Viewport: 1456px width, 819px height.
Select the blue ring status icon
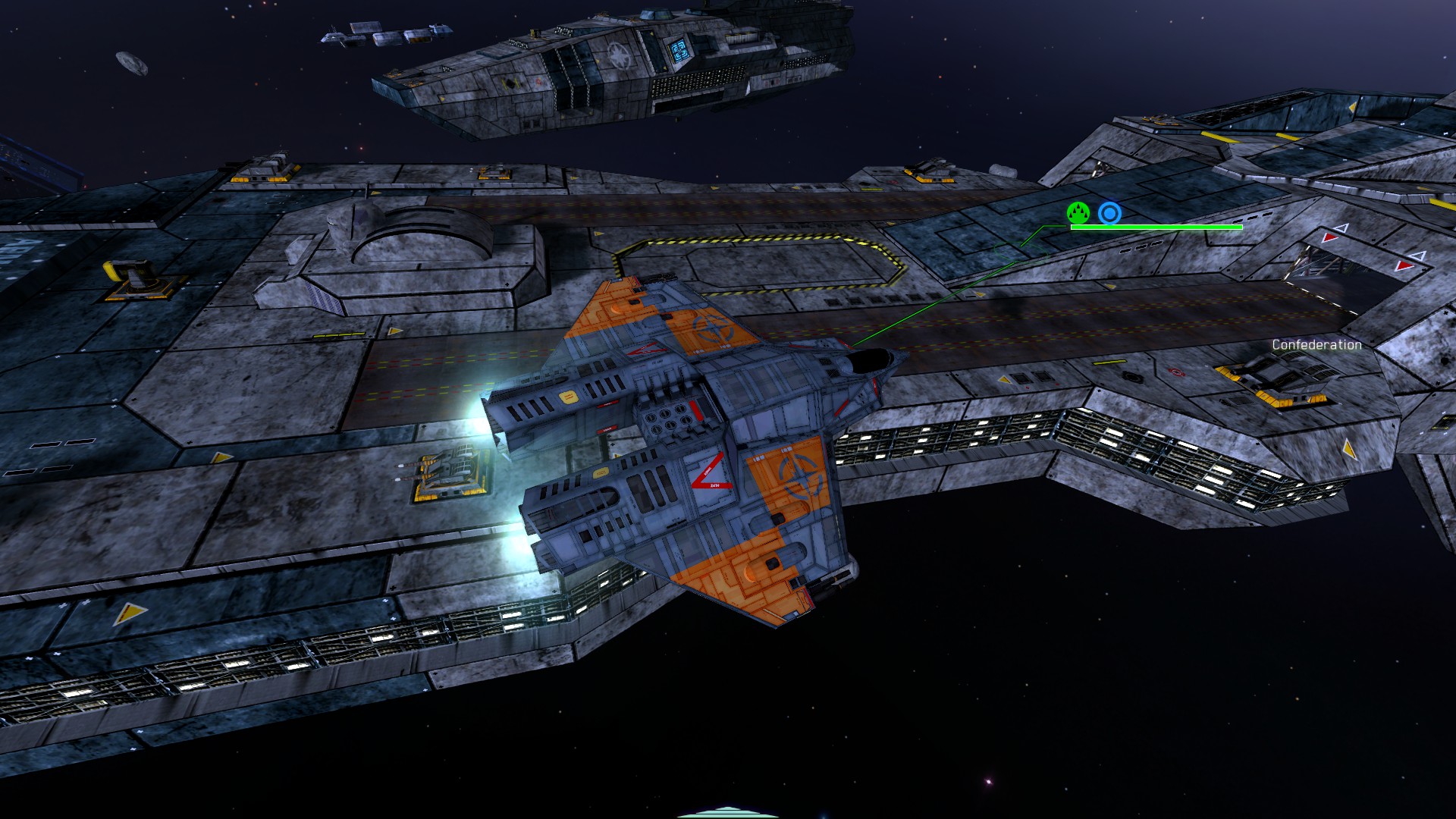1109,214
